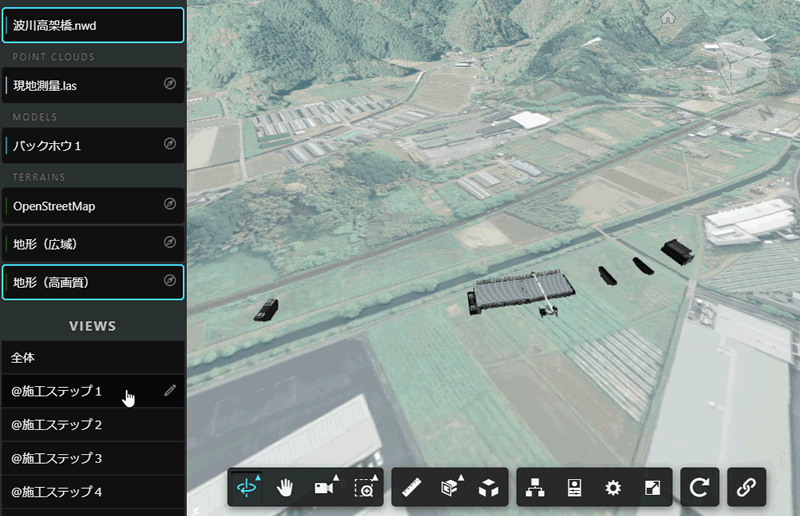Screen dimensions: 800x516
Task: Switch to the @施工ステップ2 view
Action: (x=85, y=425)
